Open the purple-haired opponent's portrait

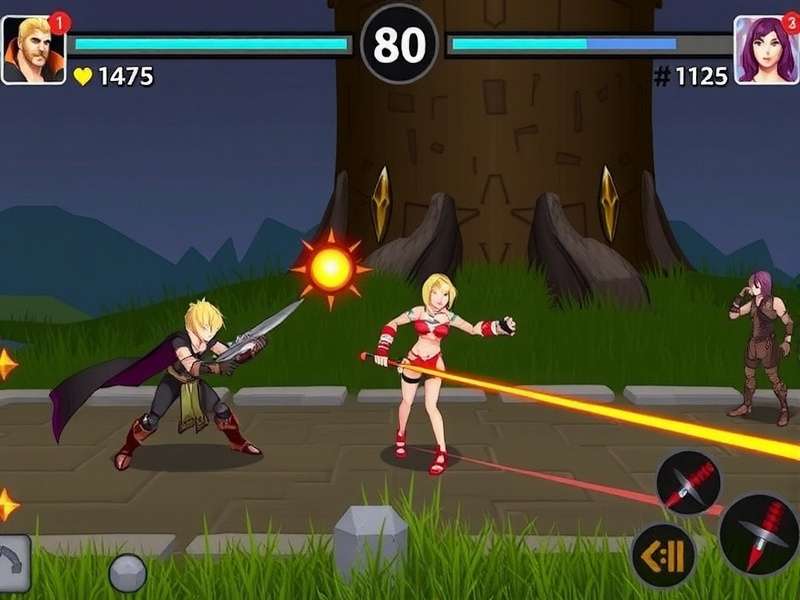(x=765, y=50)
